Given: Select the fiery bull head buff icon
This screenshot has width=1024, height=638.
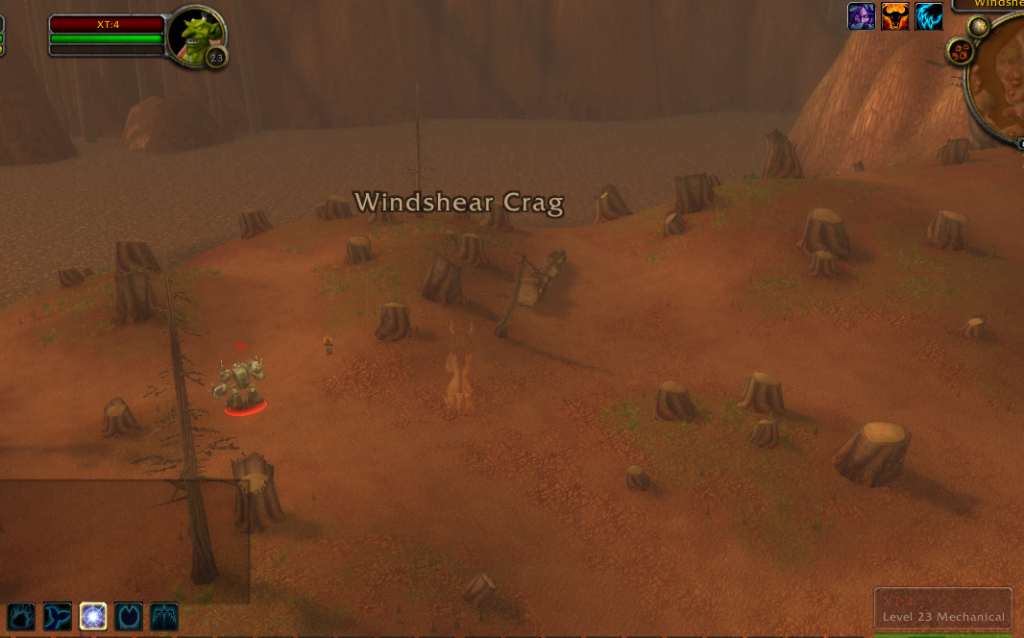Looking at the screenshot, I should pos(895,16).
